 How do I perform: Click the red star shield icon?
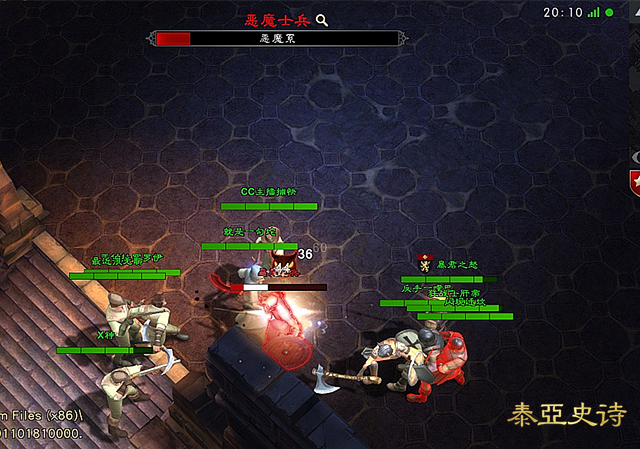pyautogui.click(x=634, y=183)
